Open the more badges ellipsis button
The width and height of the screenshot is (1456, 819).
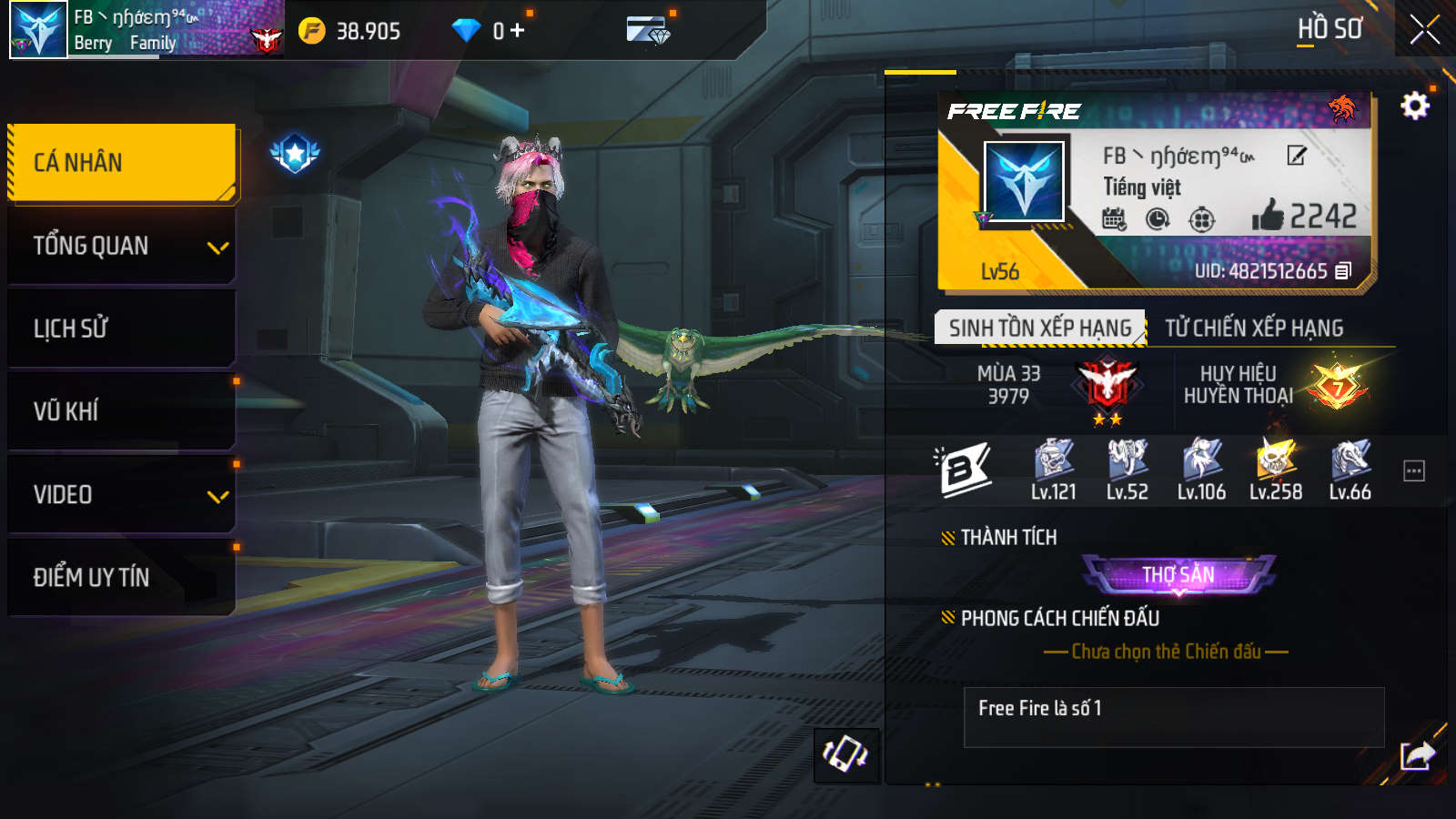point(1414,470)
